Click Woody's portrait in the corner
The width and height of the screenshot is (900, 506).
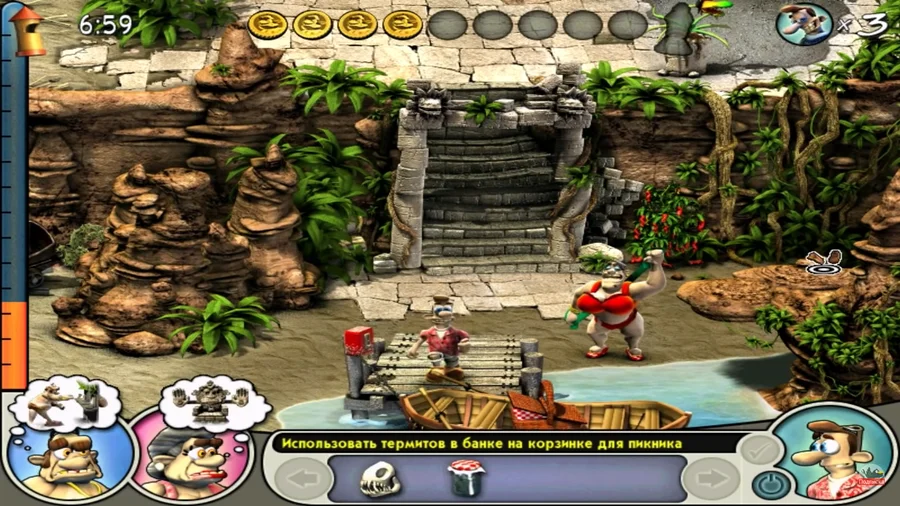tap(833, 456)
